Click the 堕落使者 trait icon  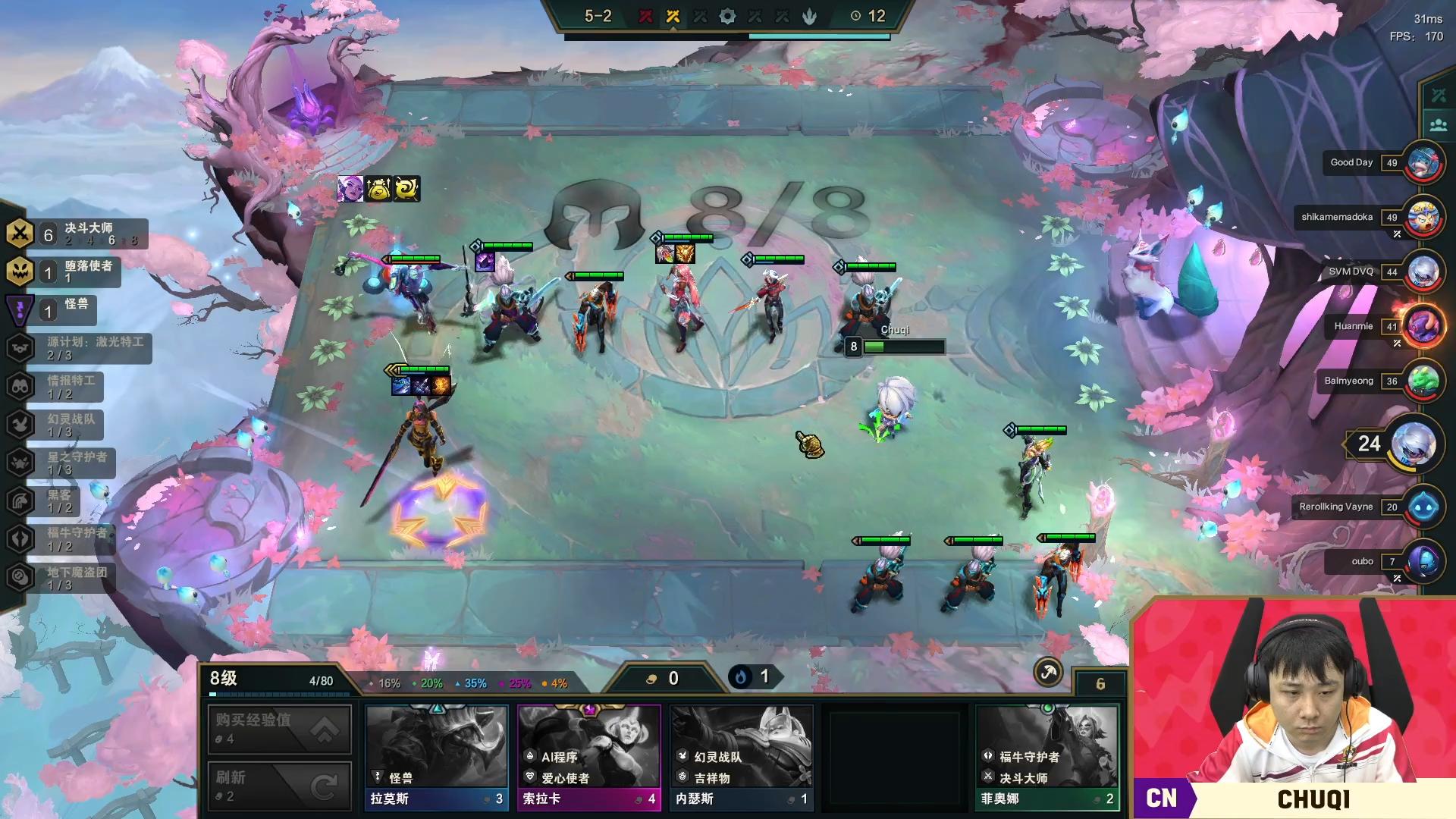coord(19,271)
